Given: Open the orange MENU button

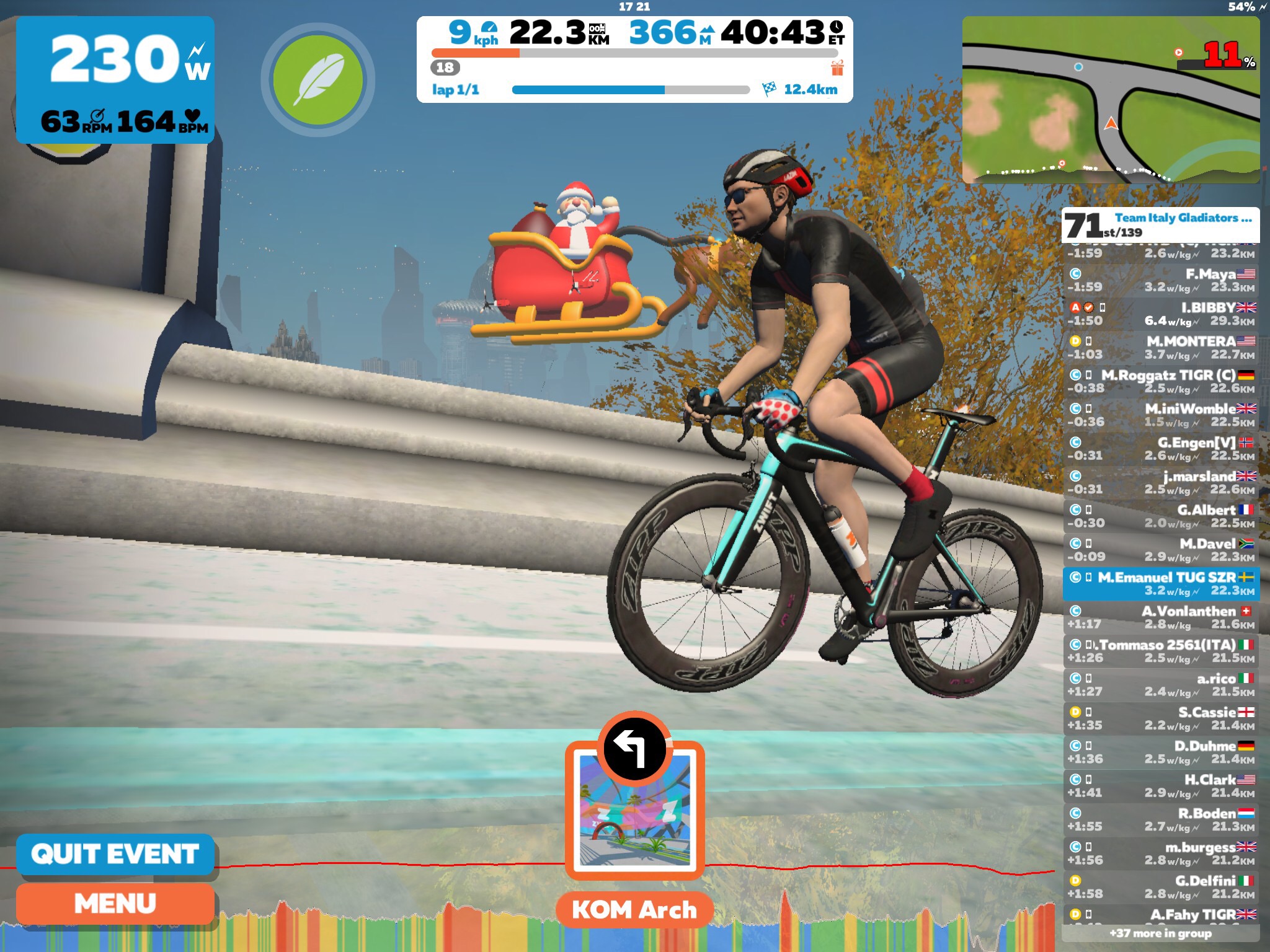Looking at the screenshot, I should (x=115, y=904).
